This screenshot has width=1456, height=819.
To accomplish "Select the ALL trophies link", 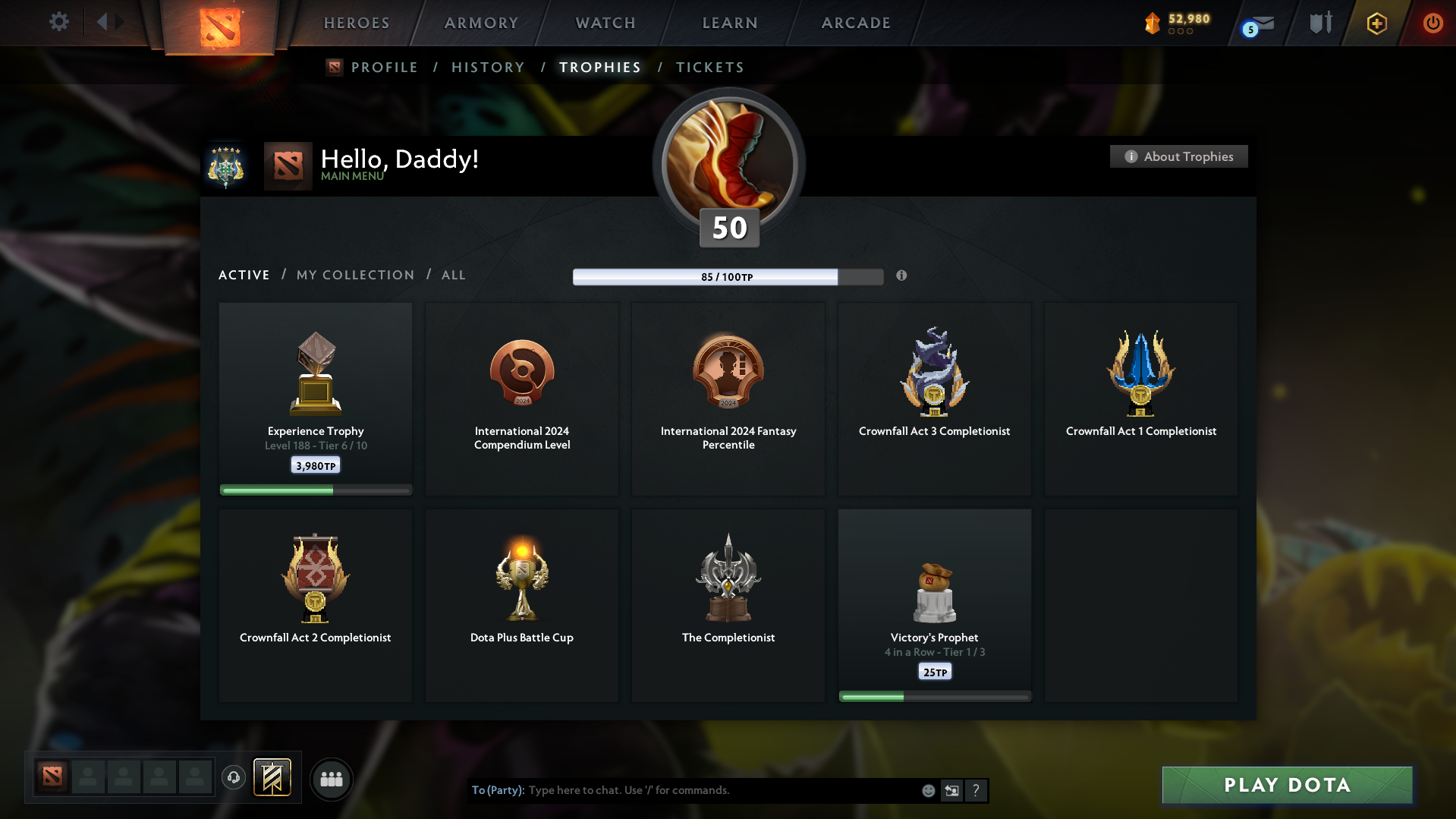I will [x=453, y=275].
